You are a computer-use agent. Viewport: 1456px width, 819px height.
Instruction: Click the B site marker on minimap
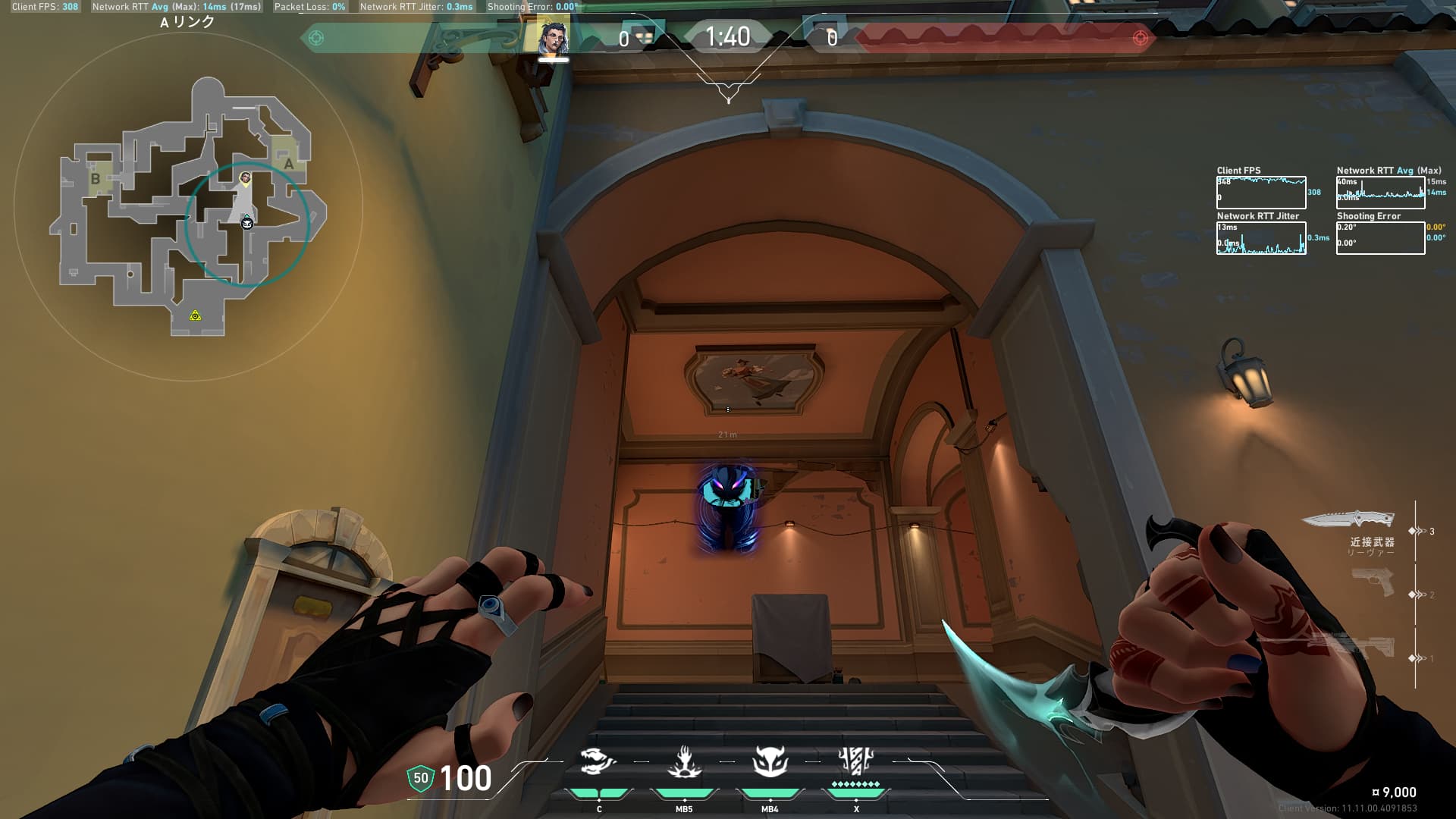coord(96,179)
